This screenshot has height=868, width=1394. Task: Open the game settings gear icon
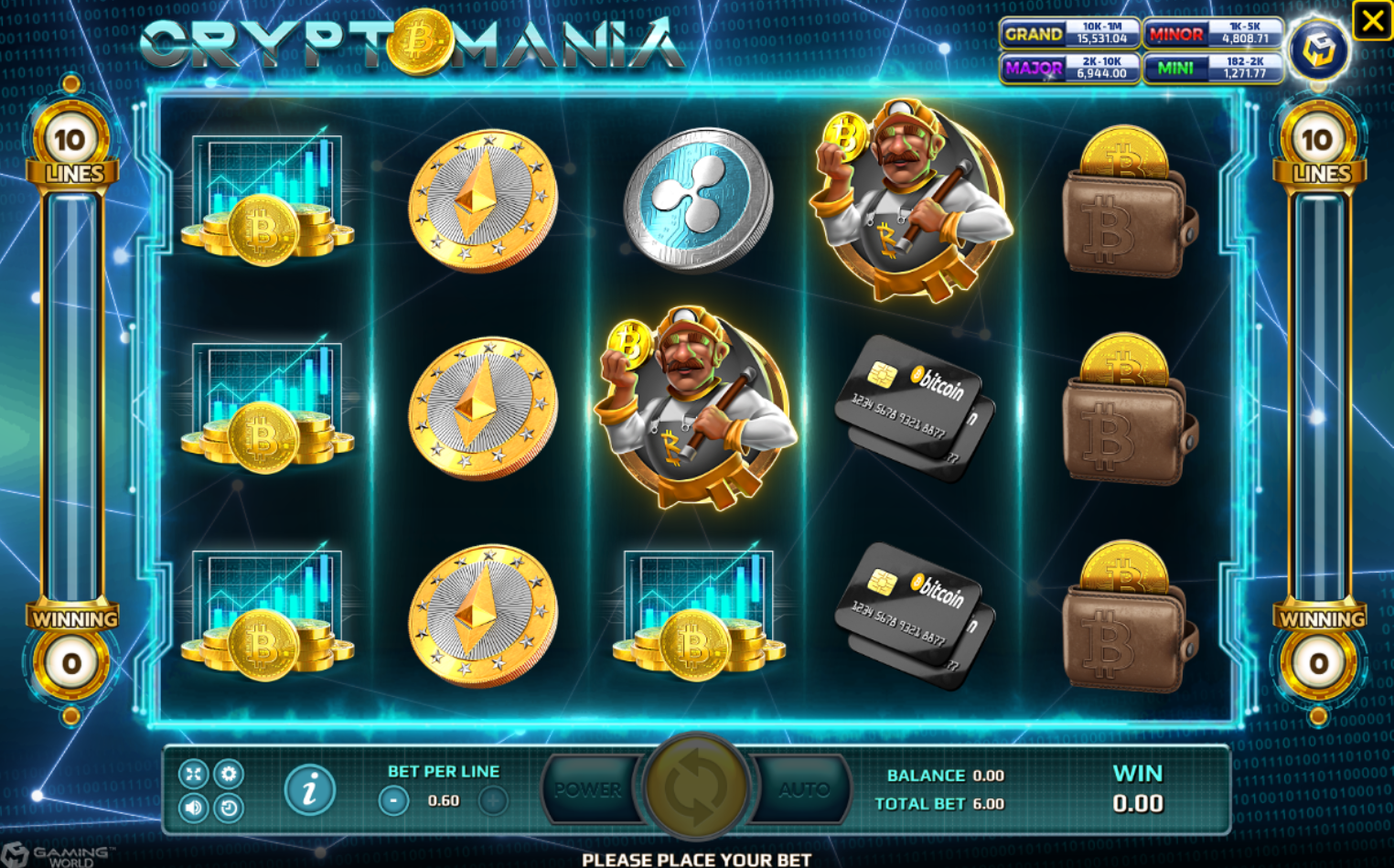[228, 773]
